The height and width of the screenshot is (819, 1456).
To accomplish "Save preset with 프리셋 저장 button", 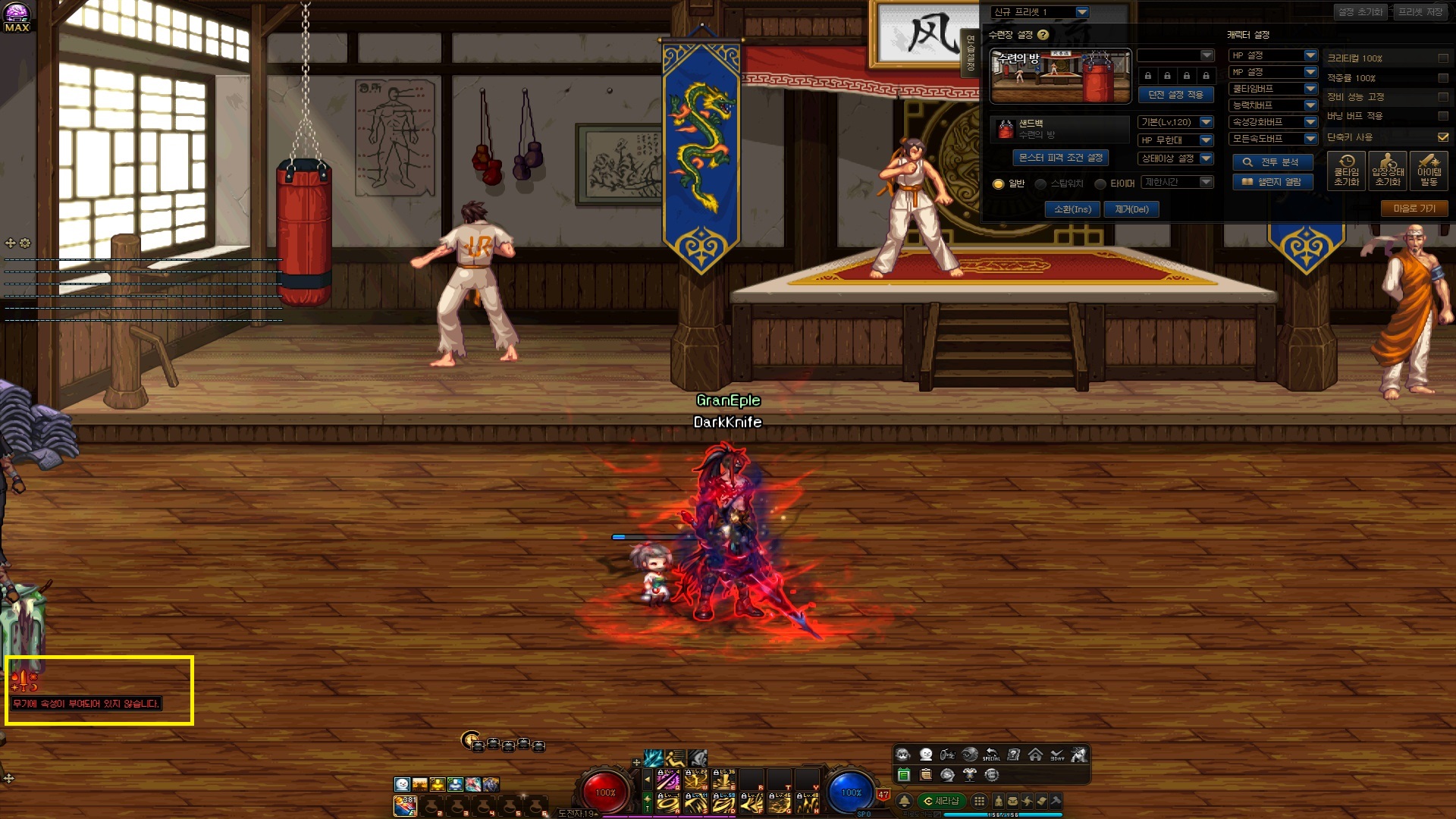I will click(x=1420, y=12).
